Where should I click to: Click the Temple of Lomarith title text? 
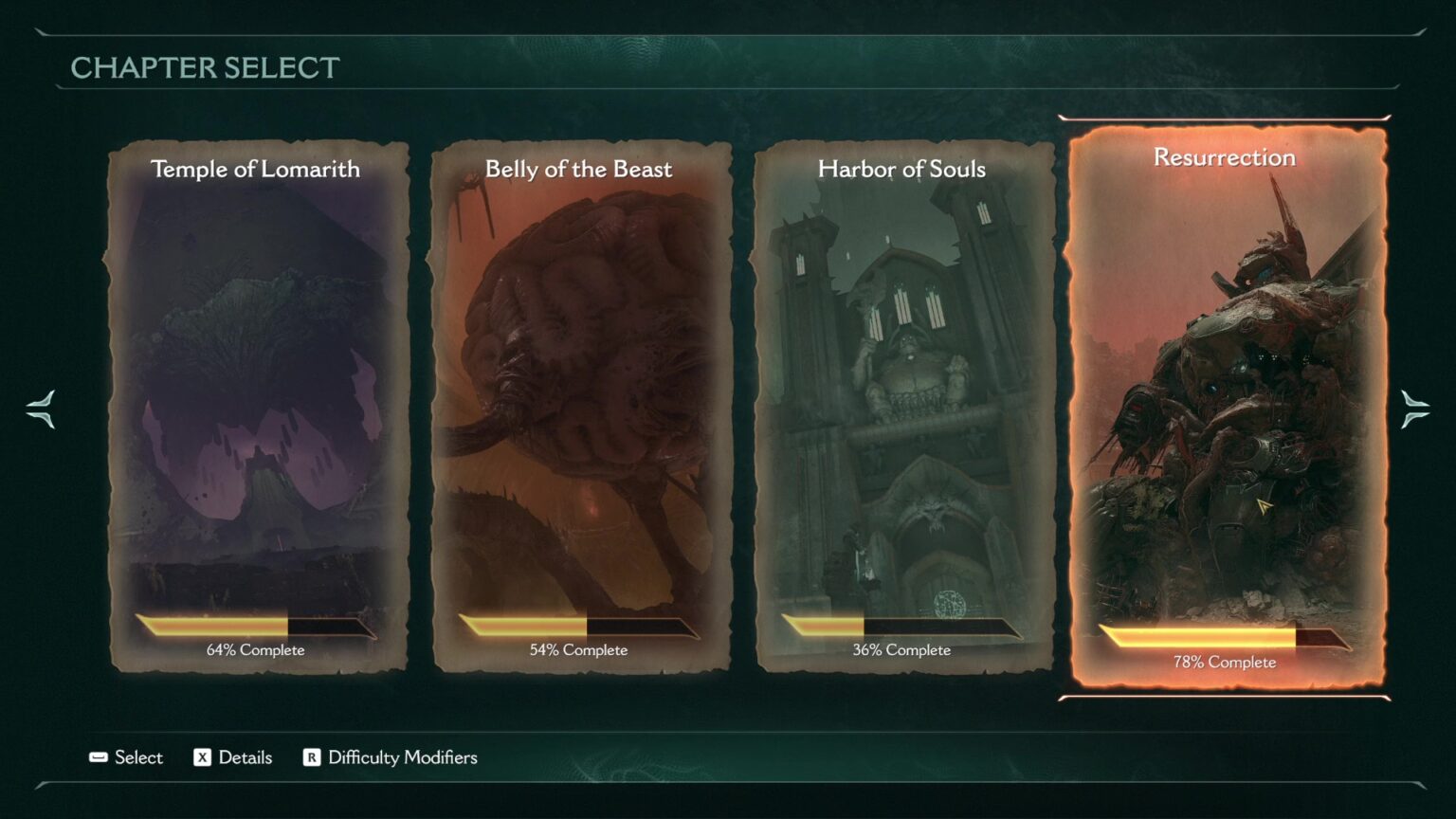(256, 170)
